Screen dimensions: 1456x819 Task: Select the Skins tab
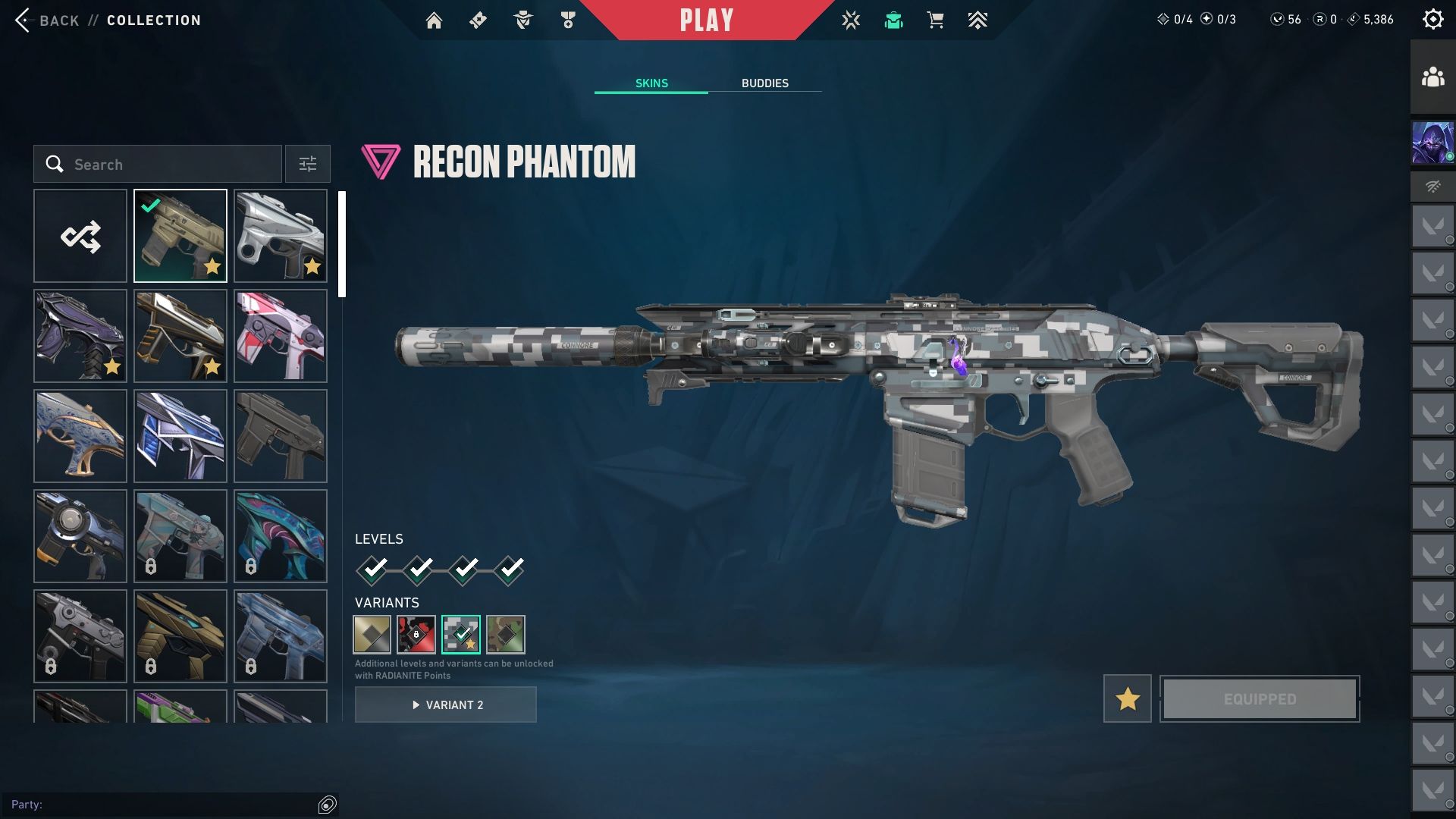(x=651, y=83)
